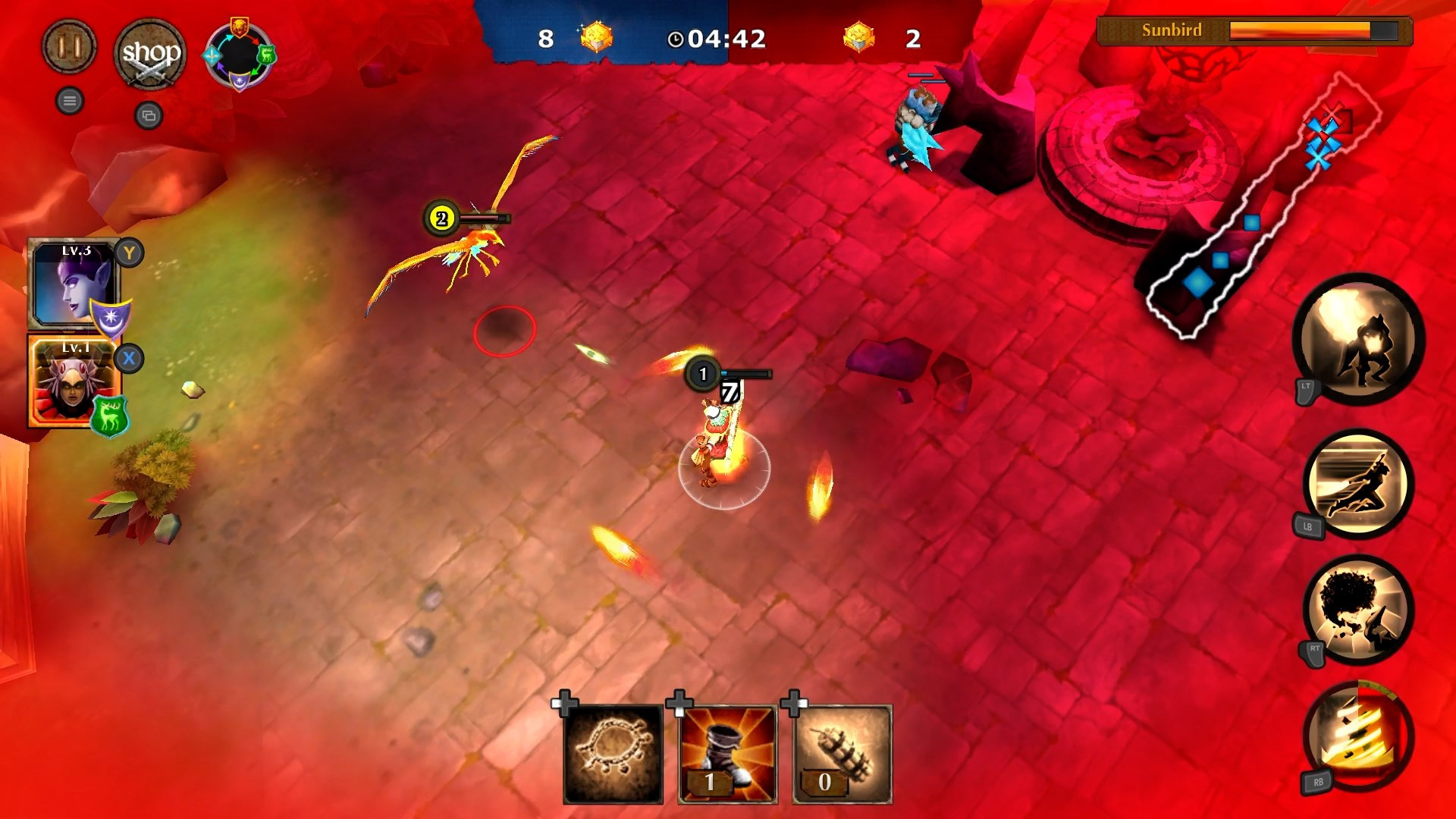Viewport: 1456px width, 819px height.
Task: Use the boot item slot
Action: pos(728,754)
